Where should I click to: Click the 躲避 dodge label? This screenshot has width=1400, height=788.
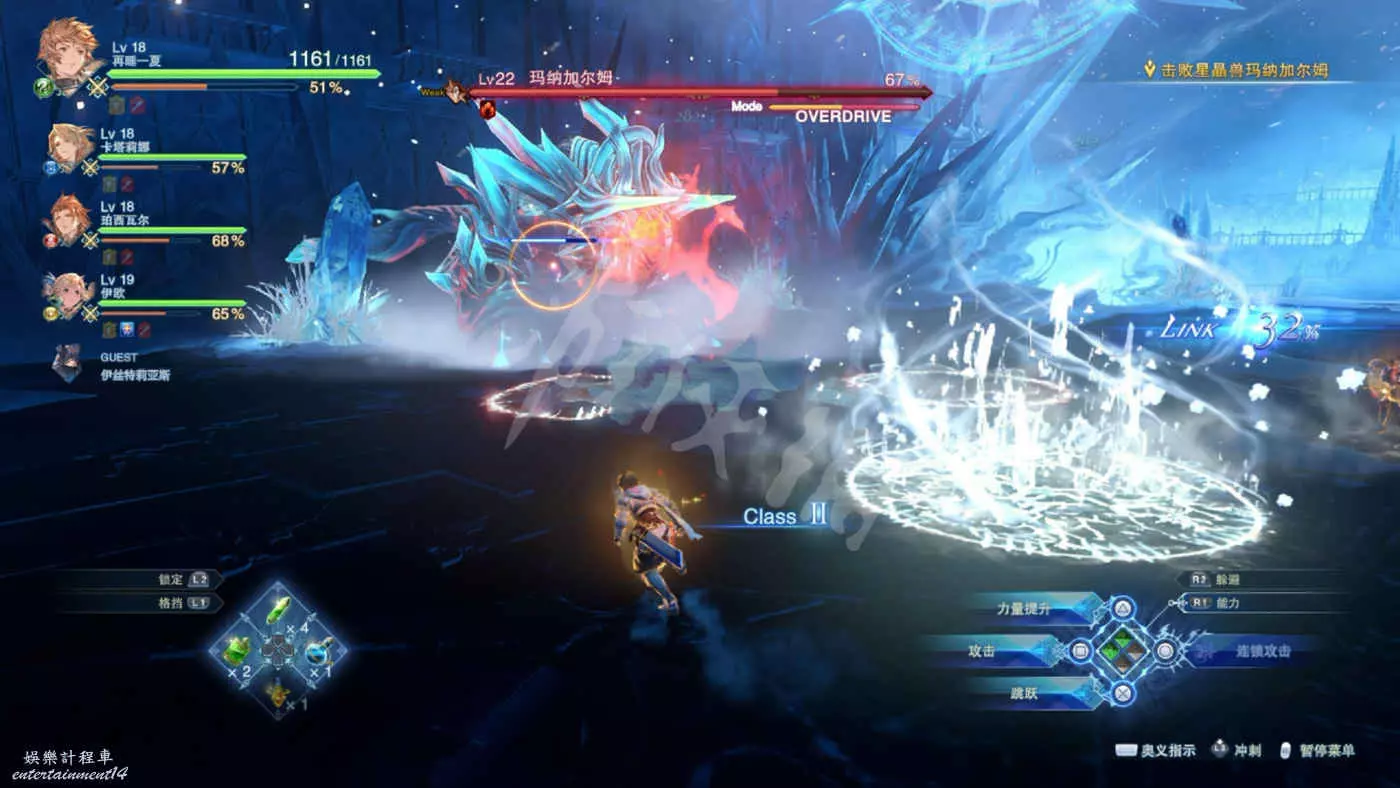[1226, 579]
